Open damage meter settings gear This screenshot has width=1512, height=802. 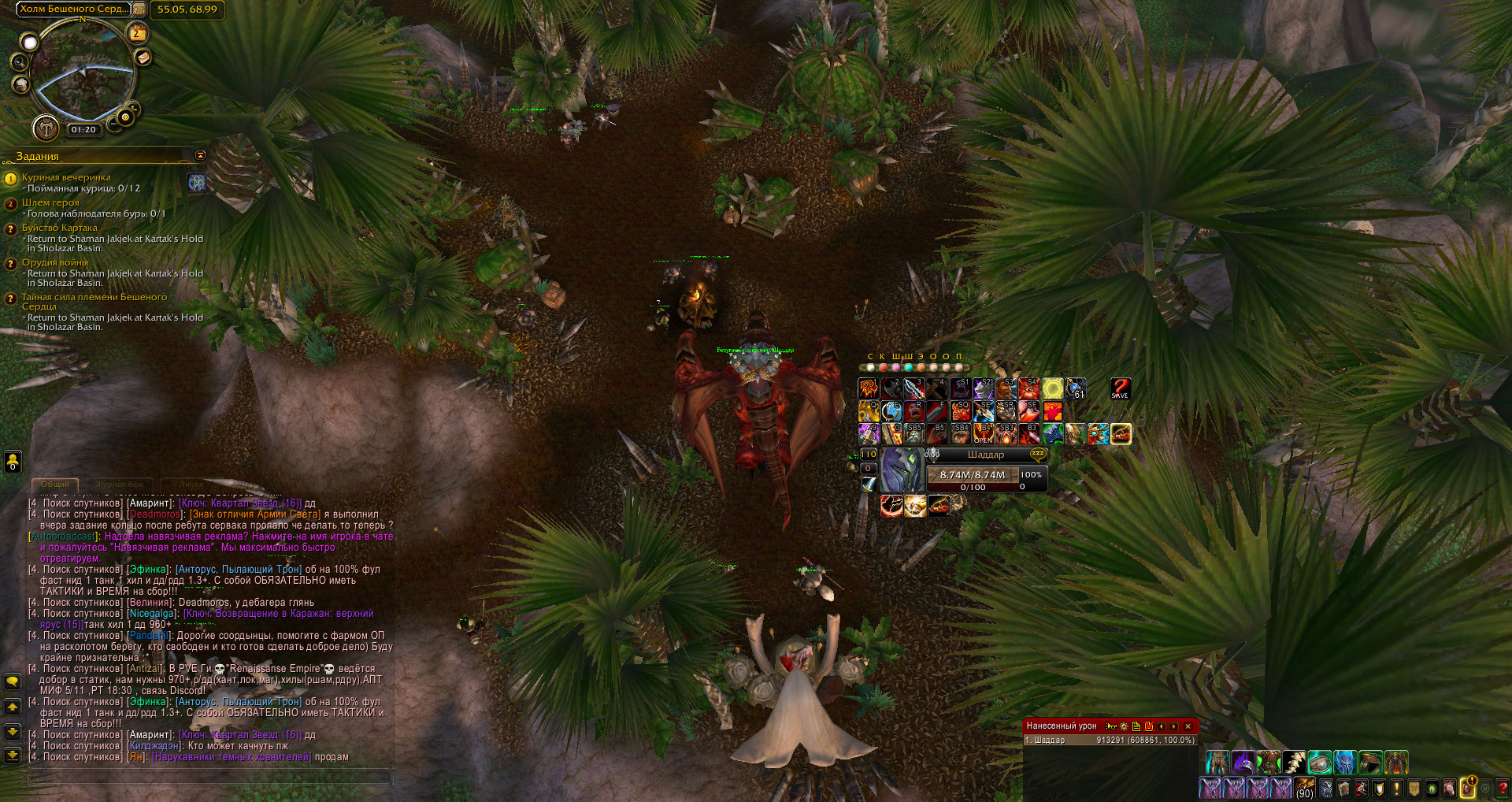tap(1124, 726)
